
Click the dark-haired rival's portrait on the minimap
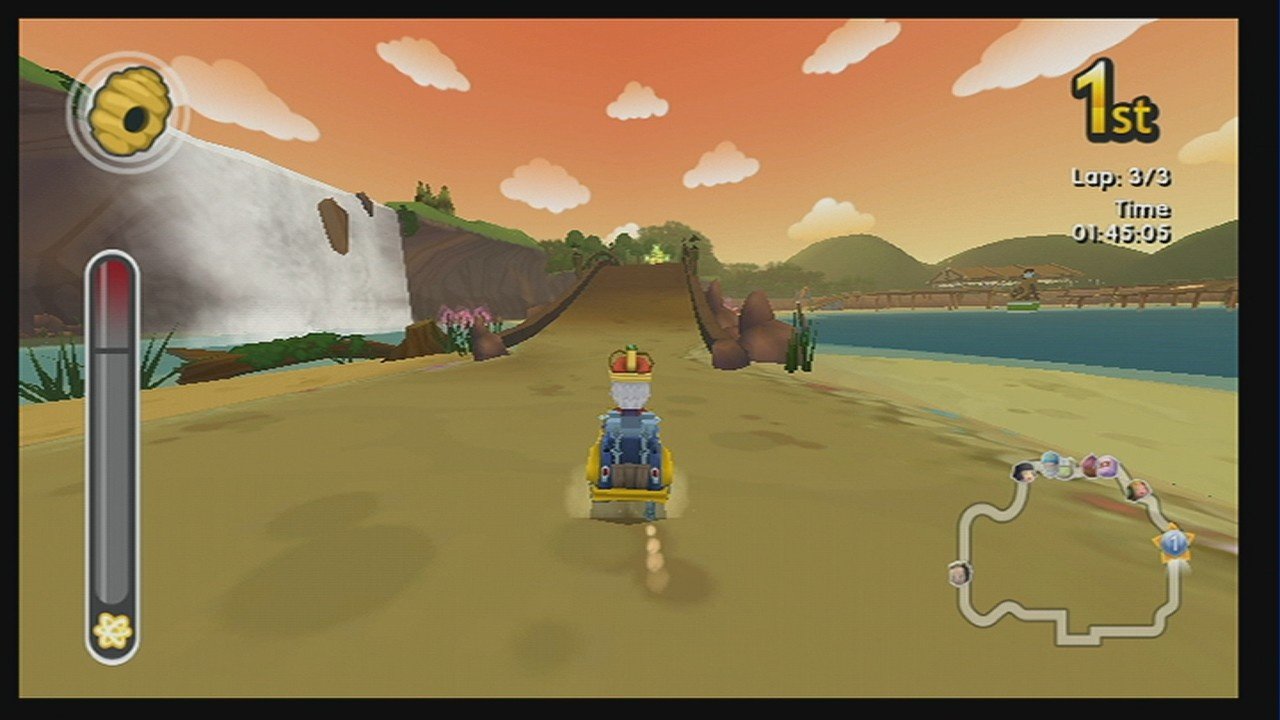click(1025, 472)
